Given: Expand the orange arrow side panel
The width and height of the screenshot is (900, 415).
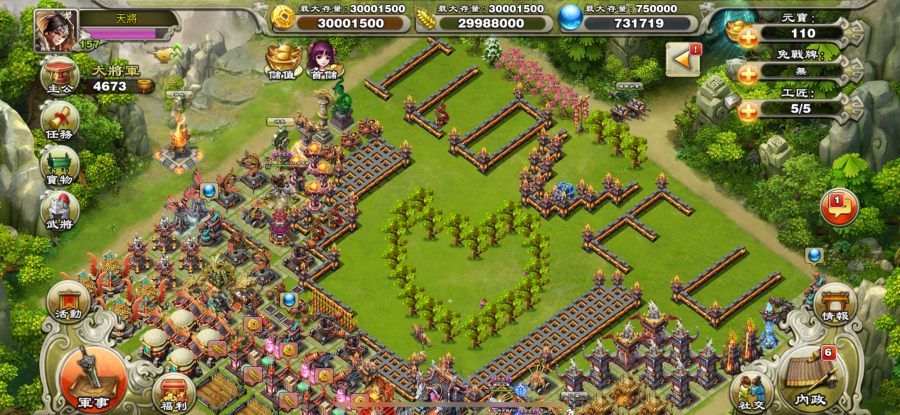Looking at the screenshot, I should point(684,61).
